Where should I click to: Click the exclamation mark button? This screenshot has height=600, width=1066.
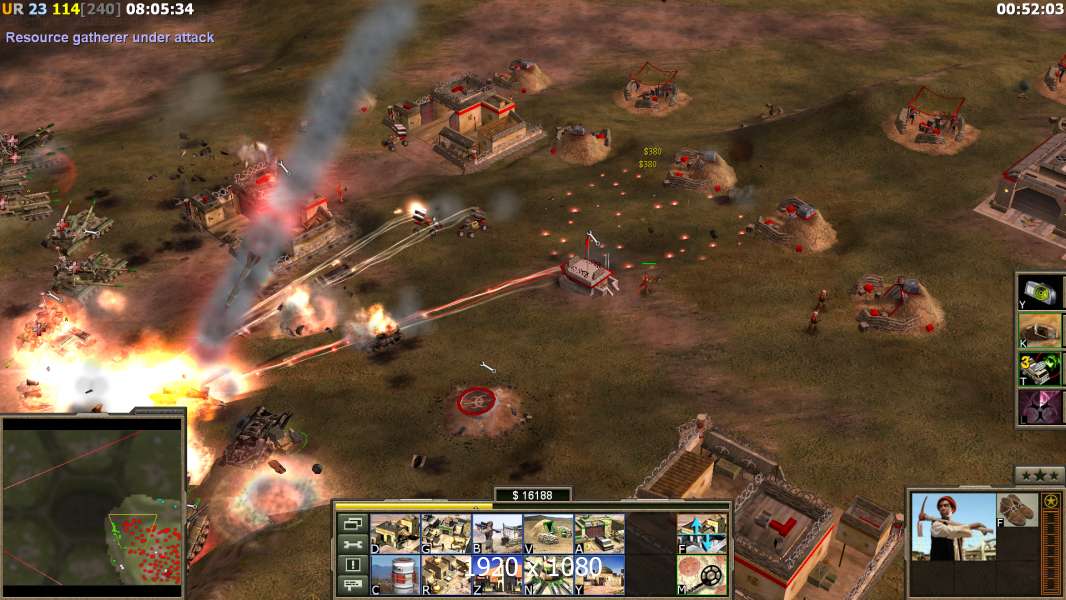pyautogui.click(x=352, y=565)
